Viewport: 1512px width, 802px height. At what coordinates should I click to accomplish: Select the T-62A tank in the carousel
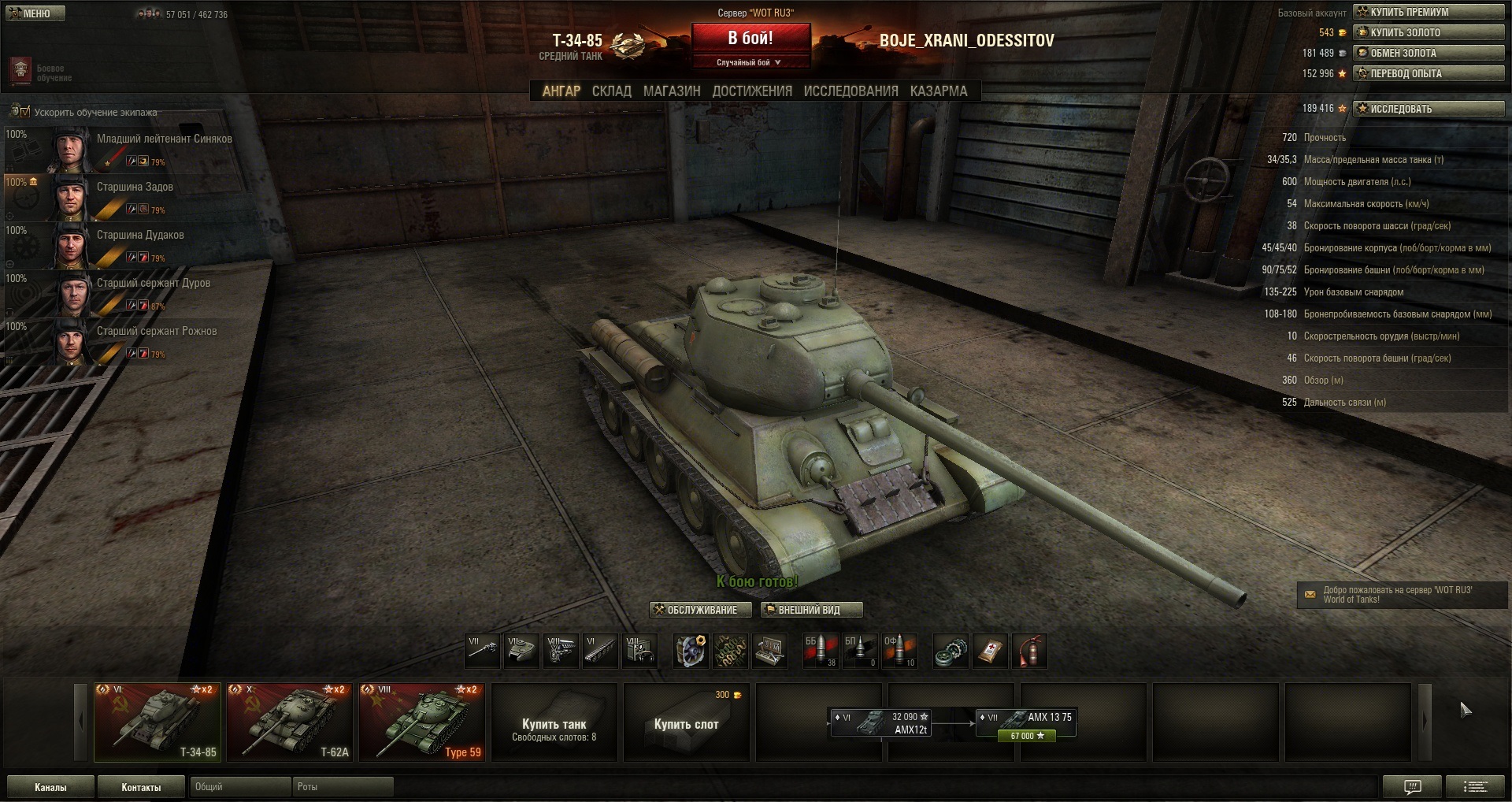290,722
